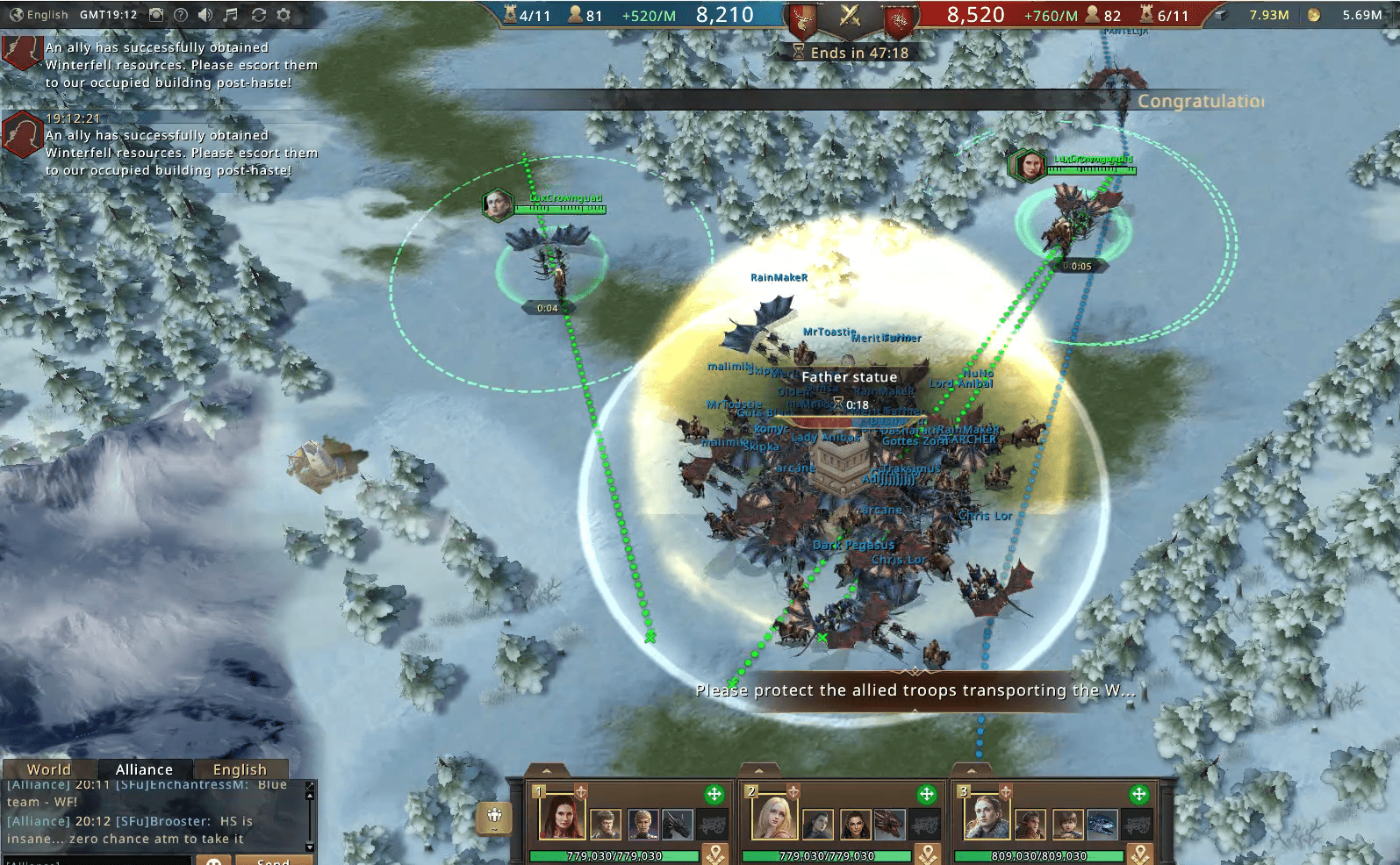Open the emoji picker in chat
Image resolution: width=1400 pixels, height=865 pixels.
click(213, 861)
